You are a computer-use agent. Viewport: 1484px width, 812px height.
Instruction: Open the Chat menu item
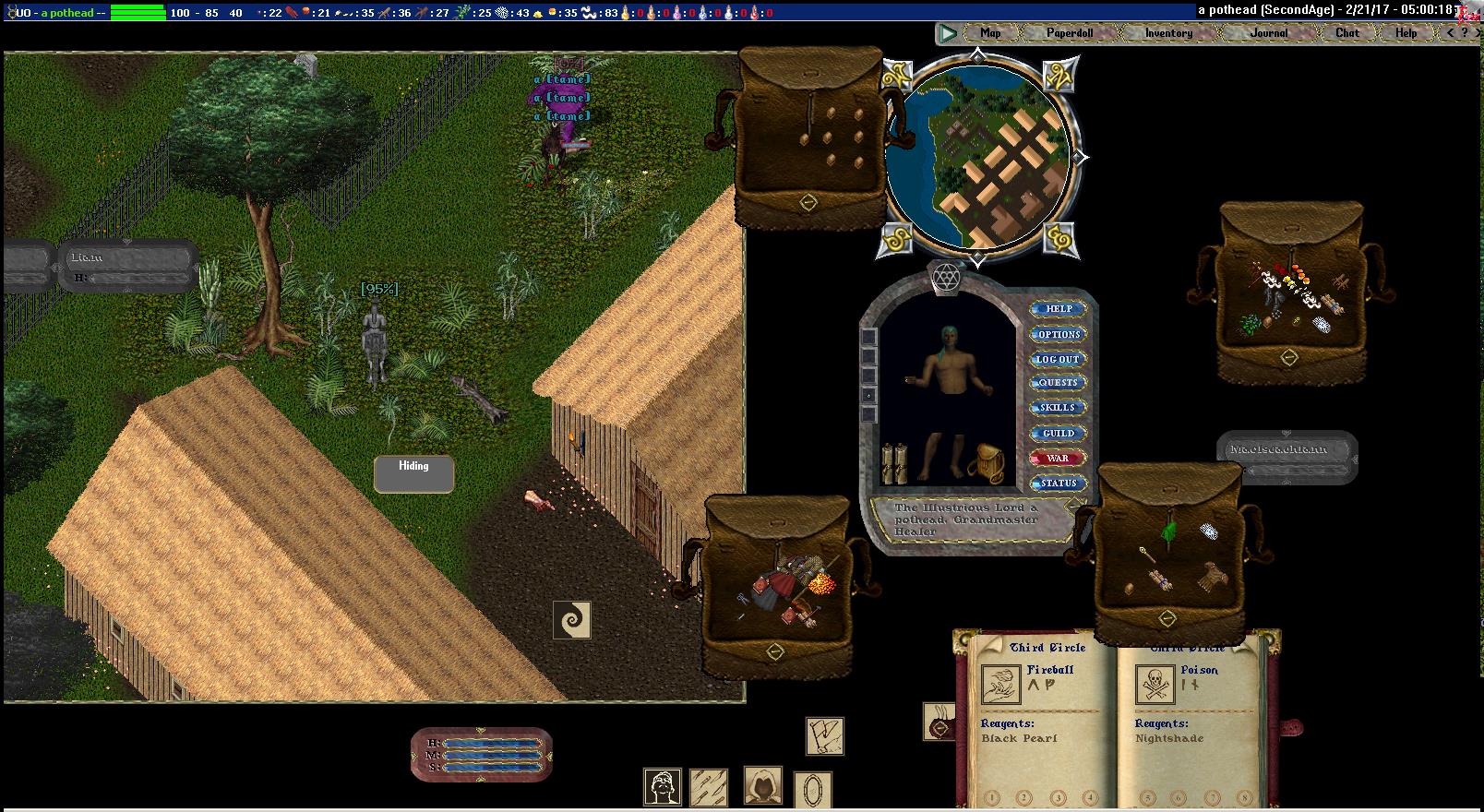pyautogui.click(x=1346, y=33)
